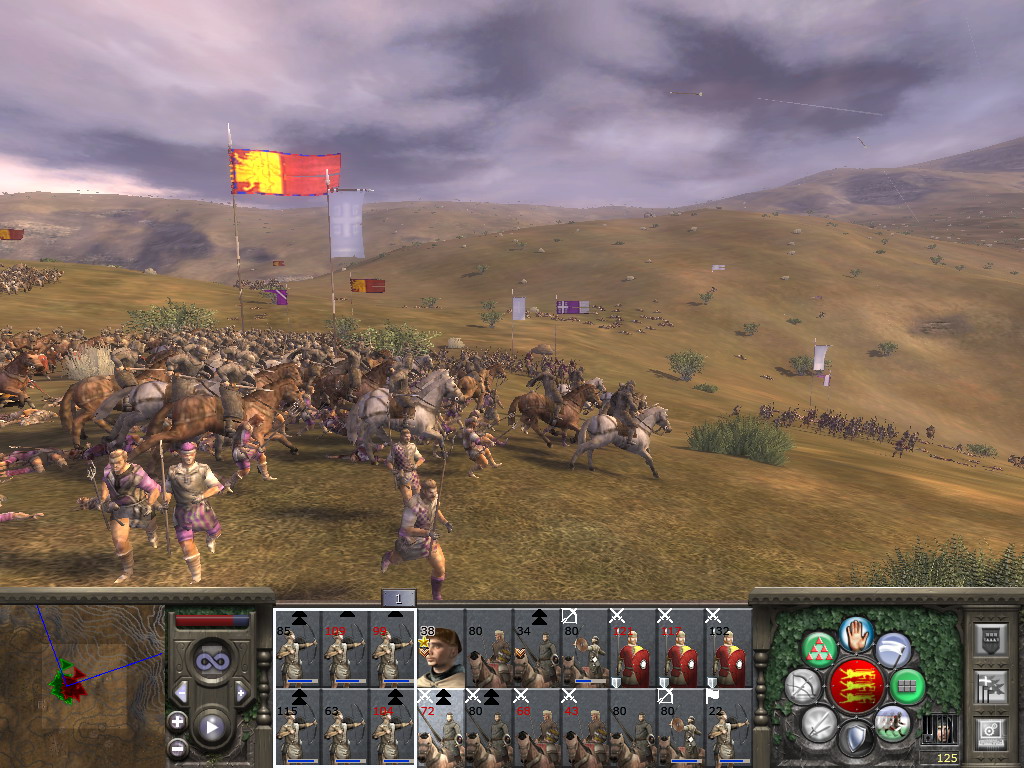Open the reinforcements banners button
This screenshot has width=1024, height=768.
pos(989,686)
